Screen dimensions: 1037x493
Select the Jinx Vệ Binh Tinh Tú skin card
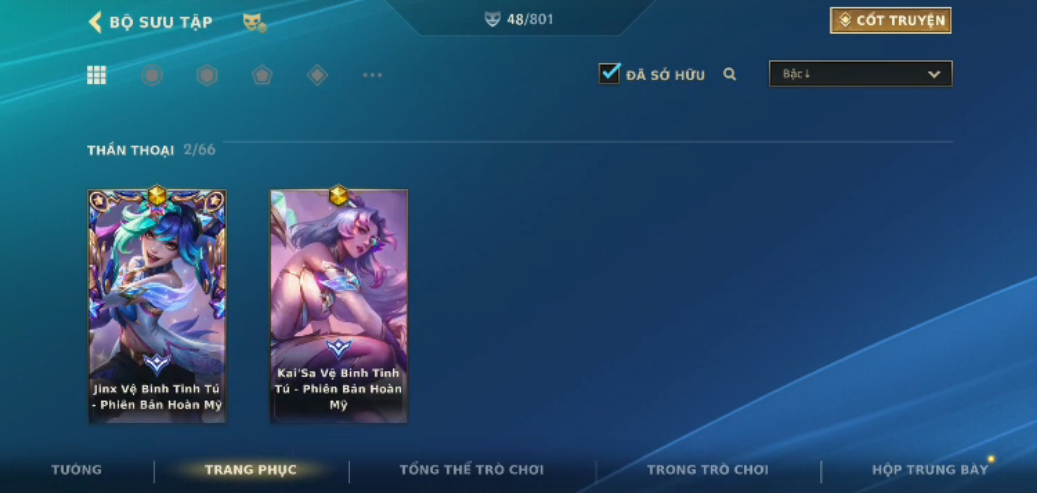coord(157,305)
